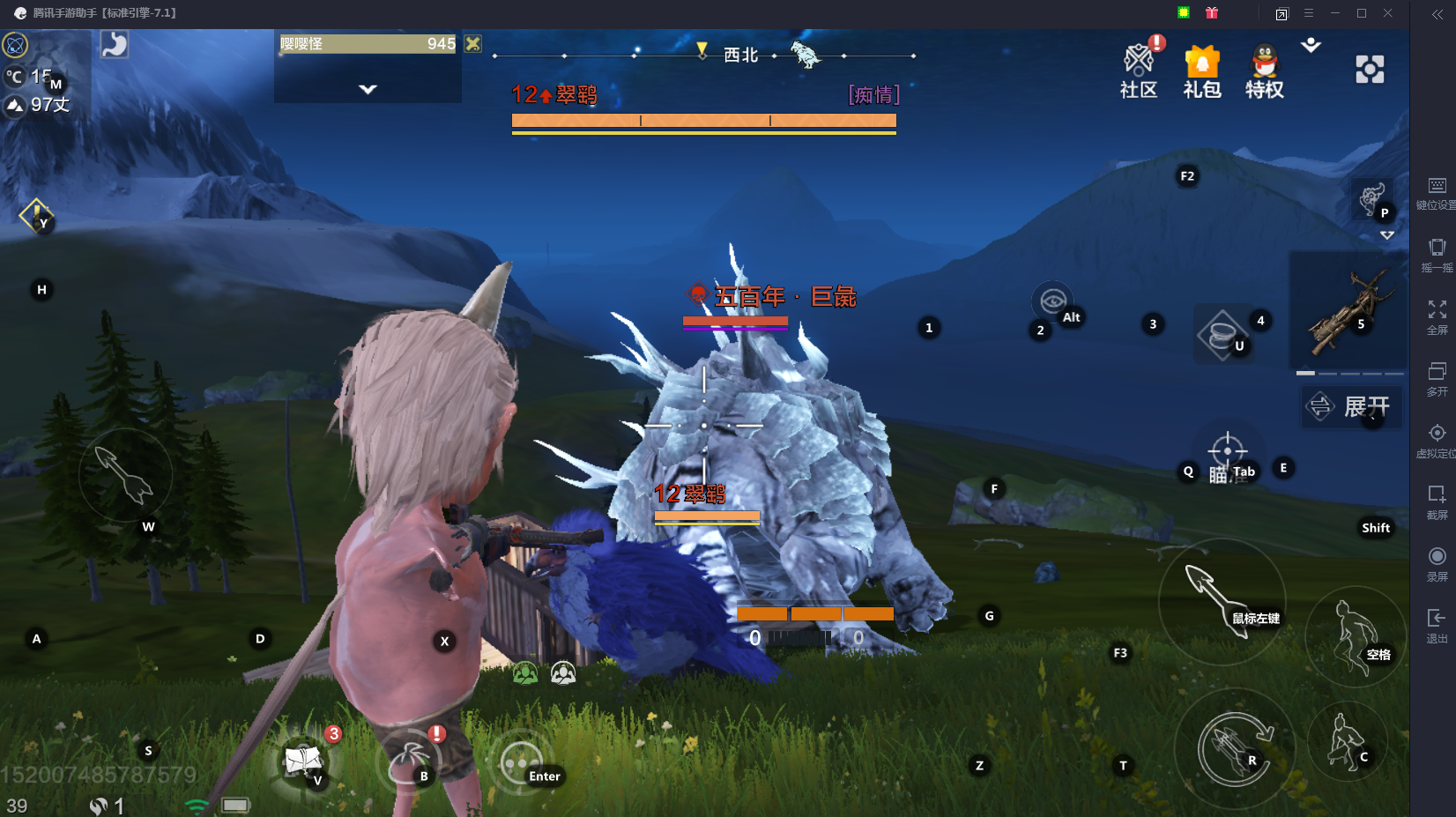Tap the 瞄 aim button
The image size is (1456, 817).
pos(1226,456)
